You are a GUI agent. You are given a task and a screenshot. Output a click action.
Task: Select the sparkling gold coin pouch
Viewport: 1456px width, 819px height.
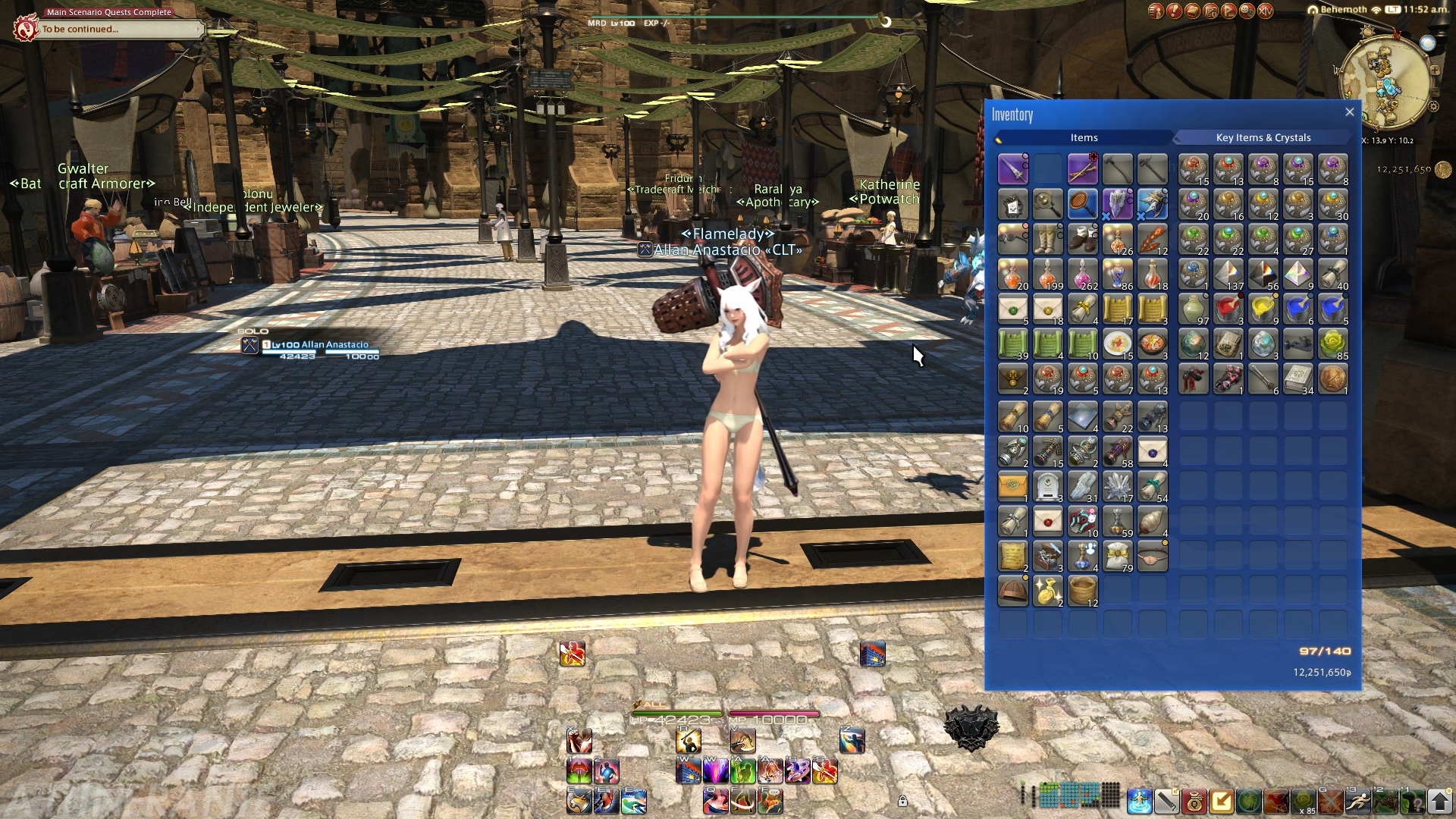coord(1047,591)
